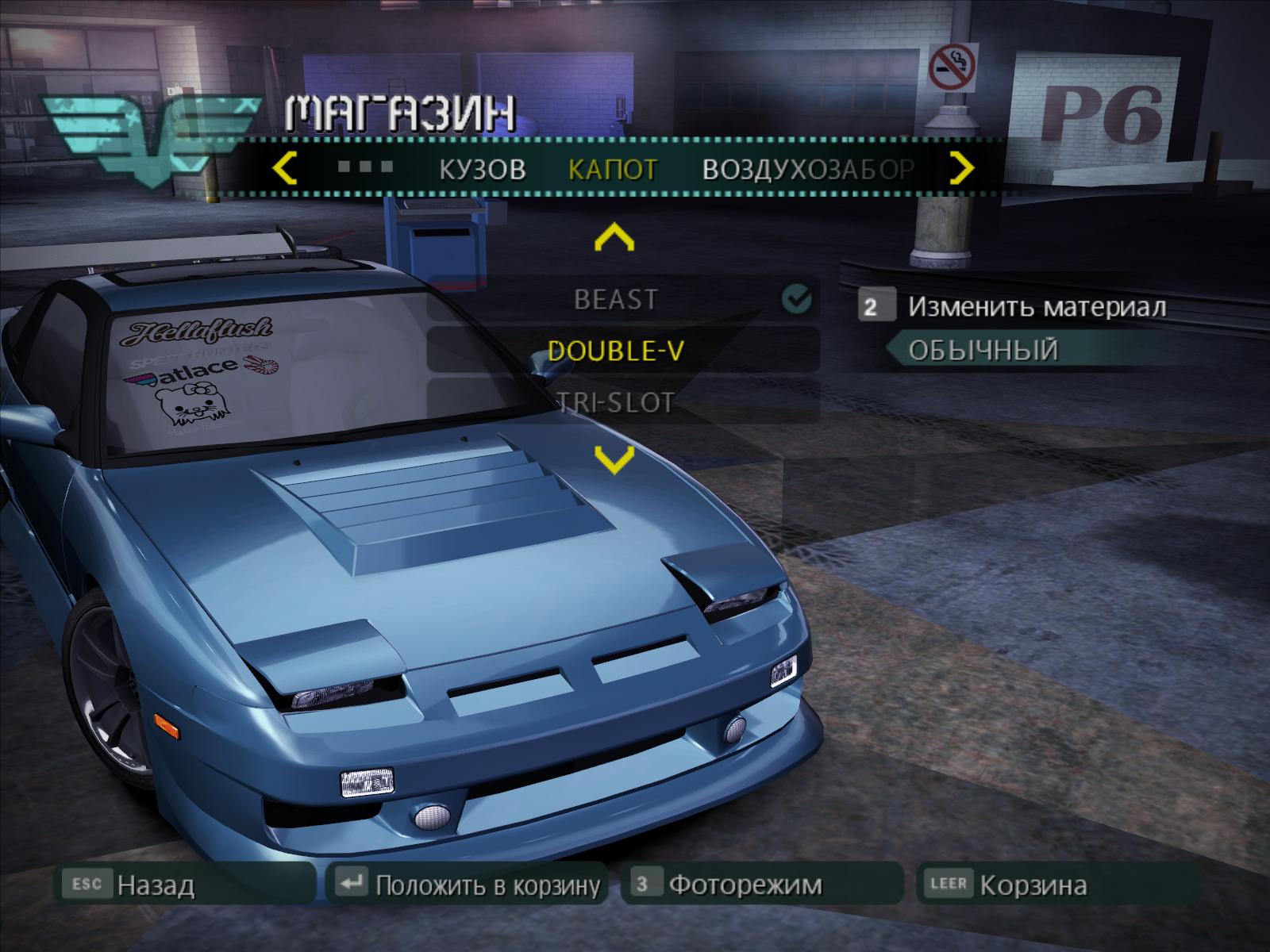Screen dimensions: 1270x952
Task: Choose the BEAST hood option
Action: click(616, 299)
